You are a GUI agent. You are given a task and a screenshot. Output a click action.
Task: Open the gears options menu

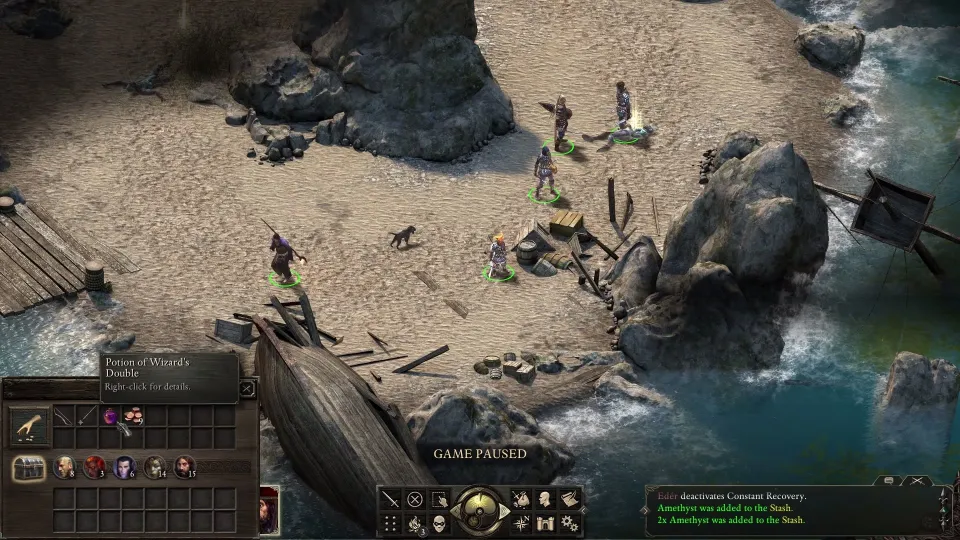570,523
